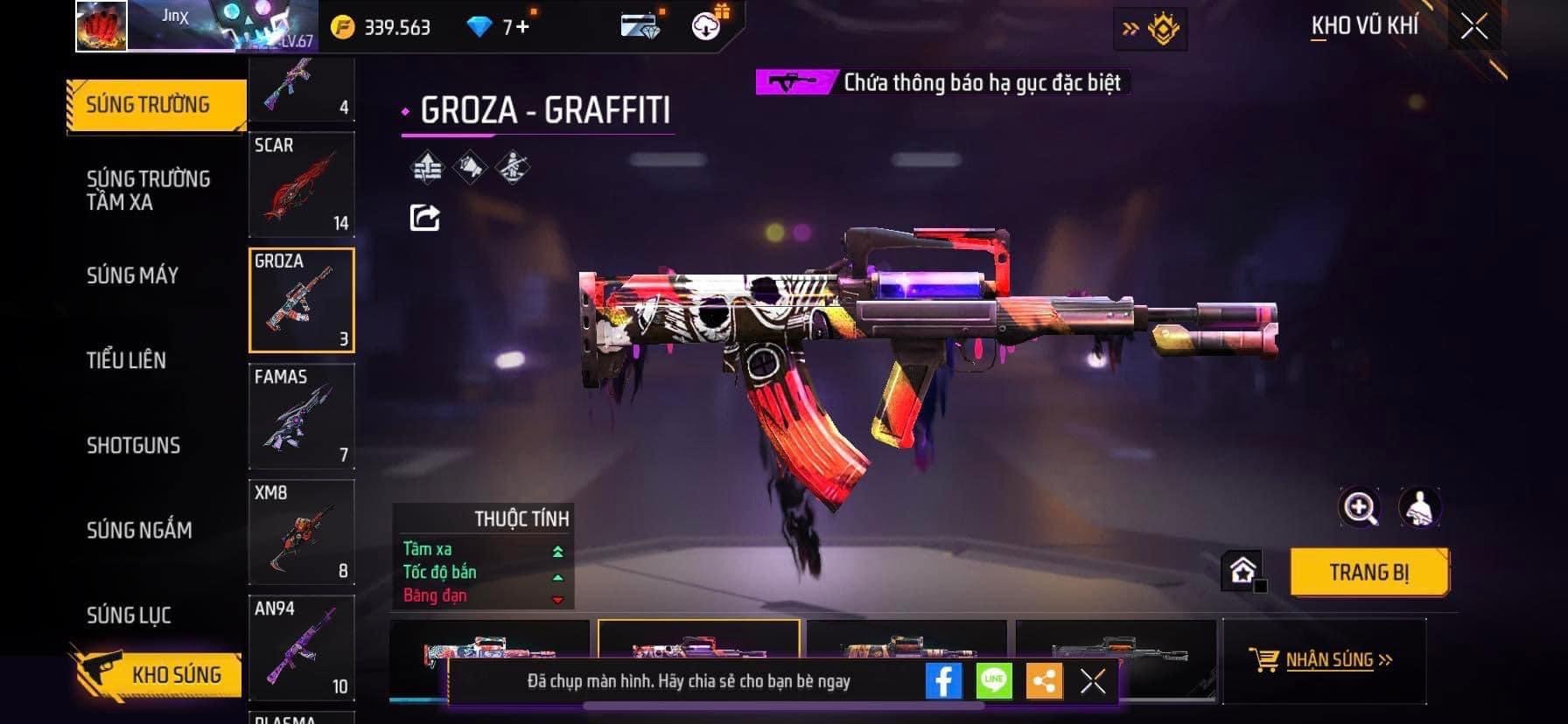The image size is (1568, 724).
Task: Close the Kho Vũ Khí screen
Action: pyautogui.click(x=1474, y=27)
